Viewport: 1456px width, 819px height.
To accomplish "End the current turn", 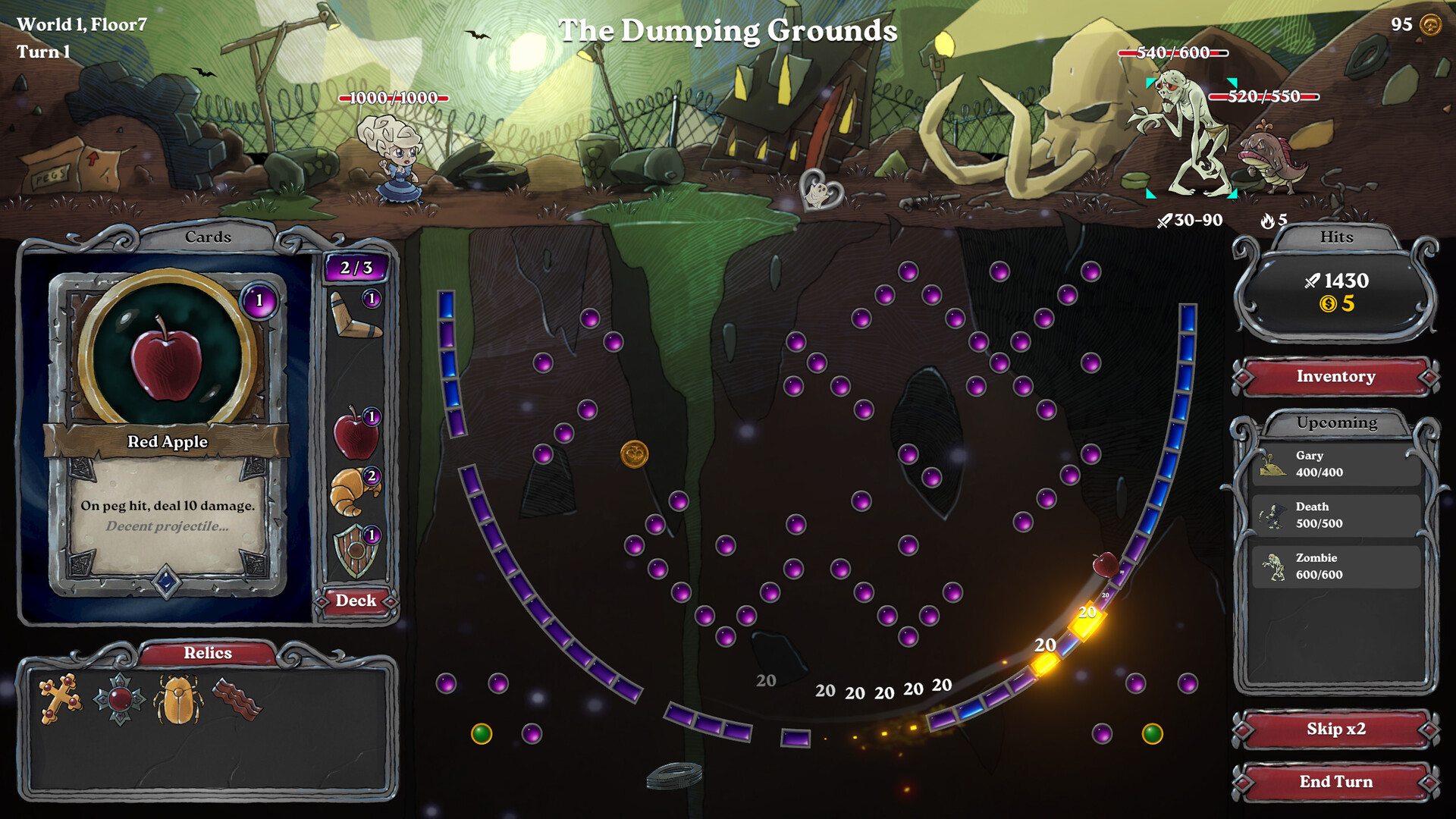I will 1335,782.
